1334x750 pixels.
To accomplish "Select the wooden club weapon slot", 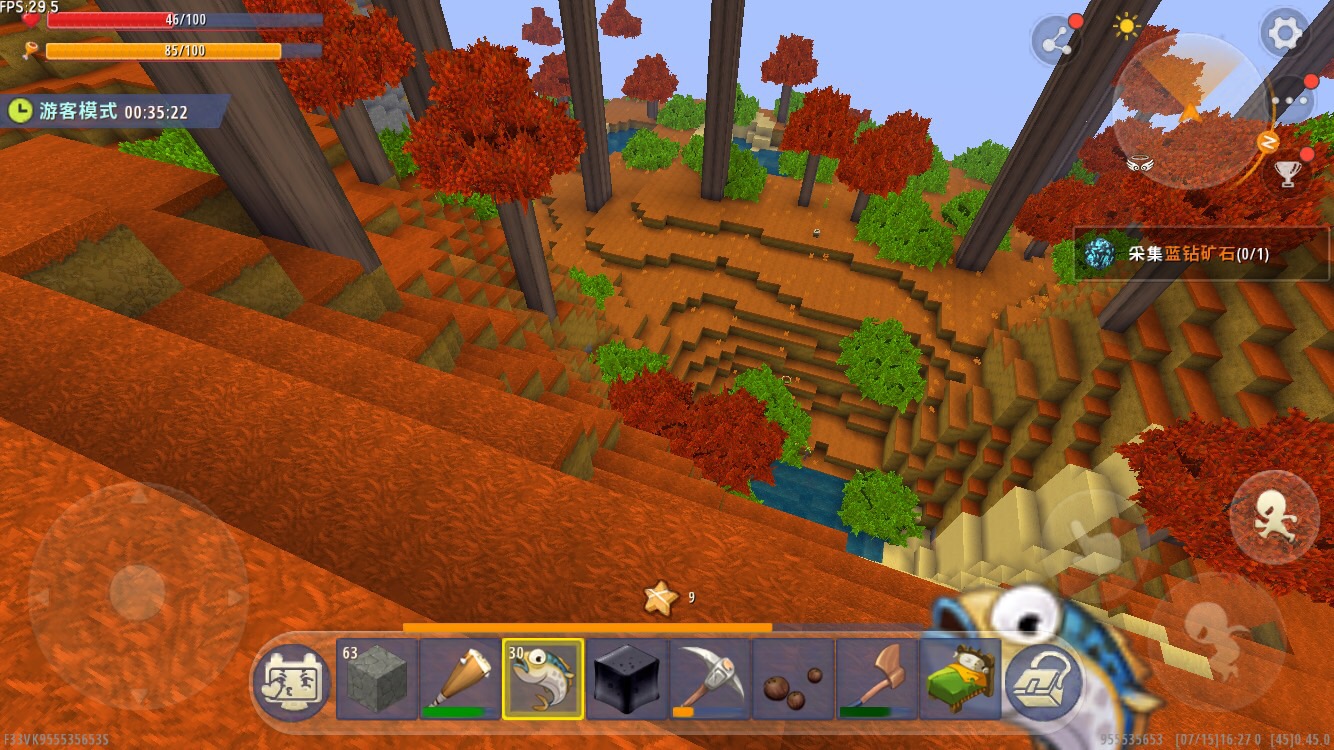I will [460, 679].
